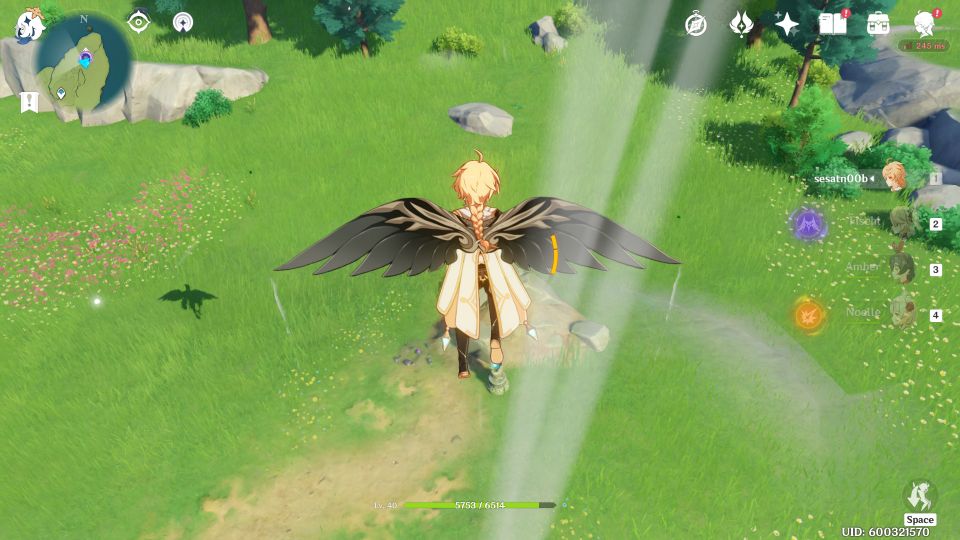960x540 pixels.
Task: Open the tutorial book icon
Action: 831,24
